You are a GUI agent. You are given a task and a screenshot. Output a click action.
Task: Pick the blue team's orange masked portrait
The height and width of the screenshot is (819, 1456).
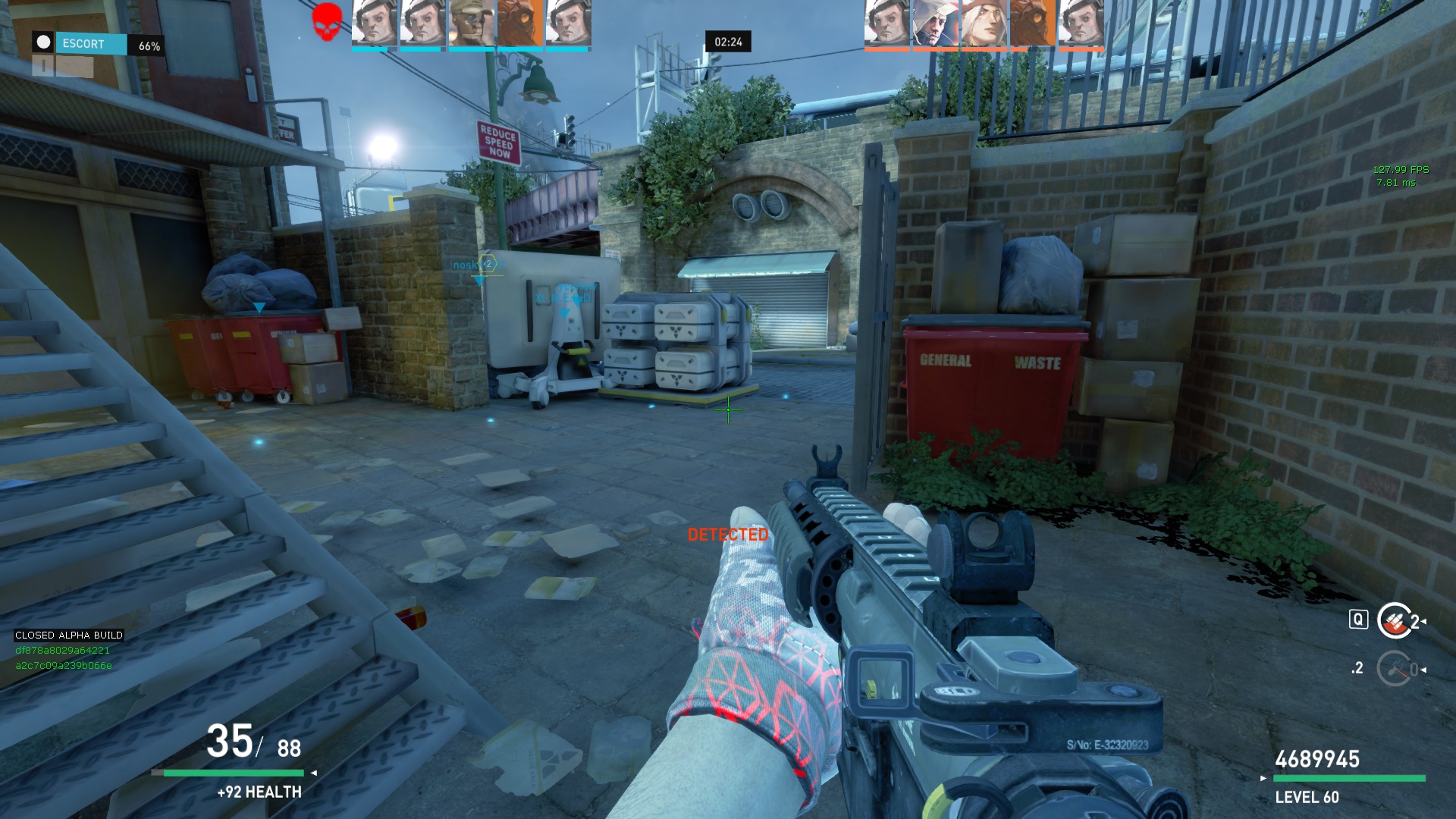(x=519, y=23)
